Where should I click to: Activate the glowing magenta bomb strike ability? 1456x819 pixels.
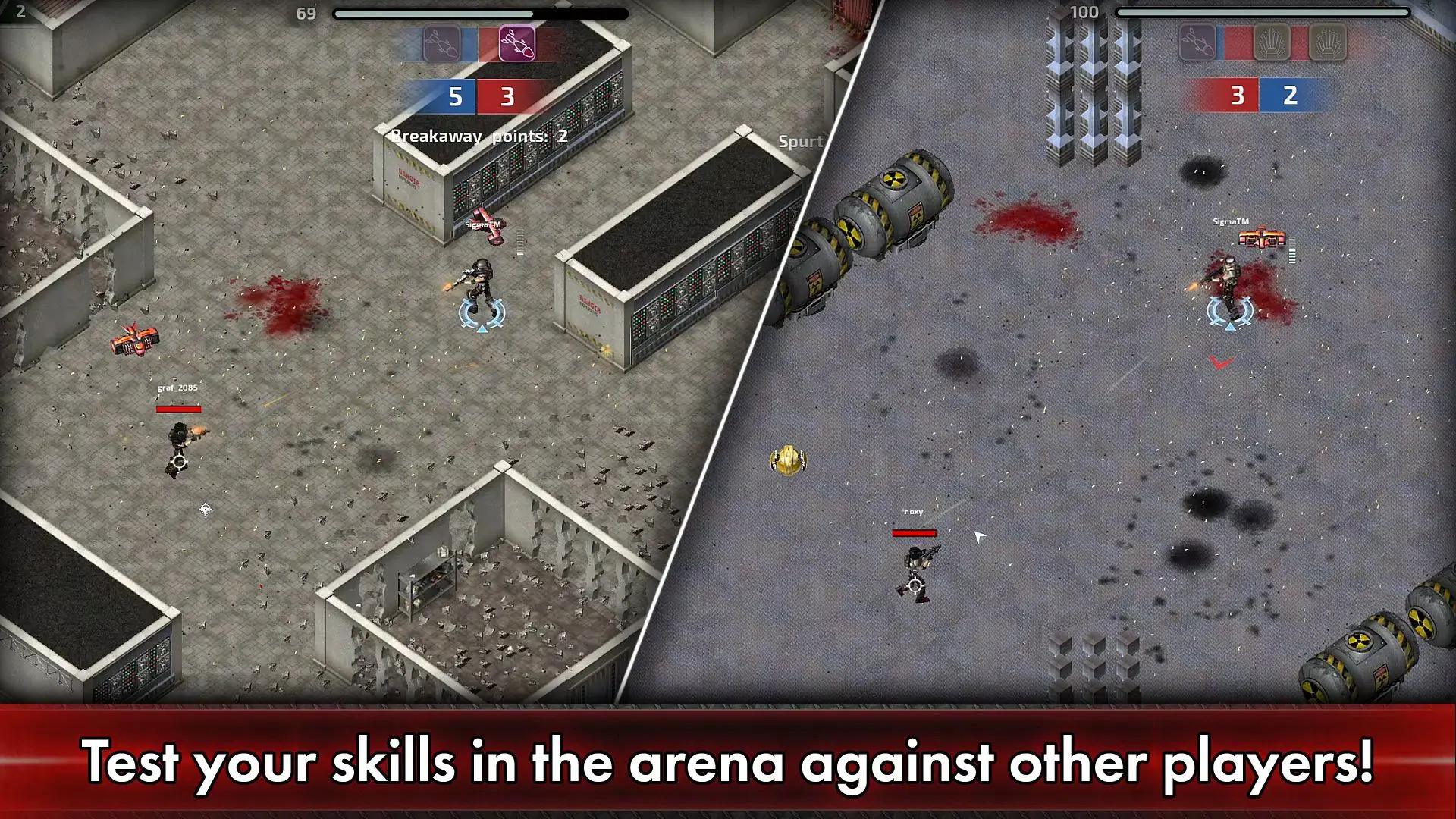coord(516,43)
